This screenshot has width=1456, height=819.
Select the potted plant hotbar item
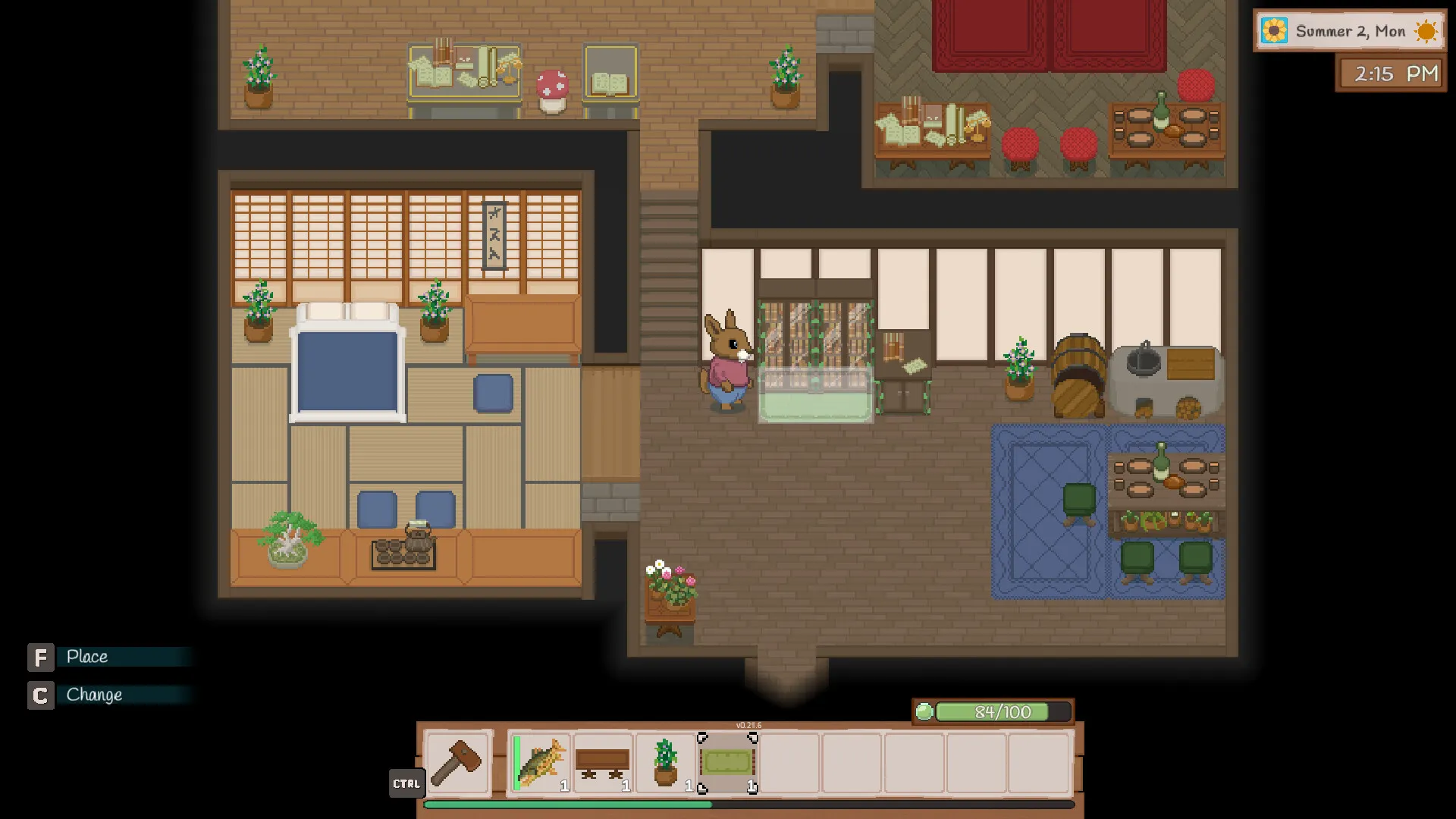tap(666, 762)
